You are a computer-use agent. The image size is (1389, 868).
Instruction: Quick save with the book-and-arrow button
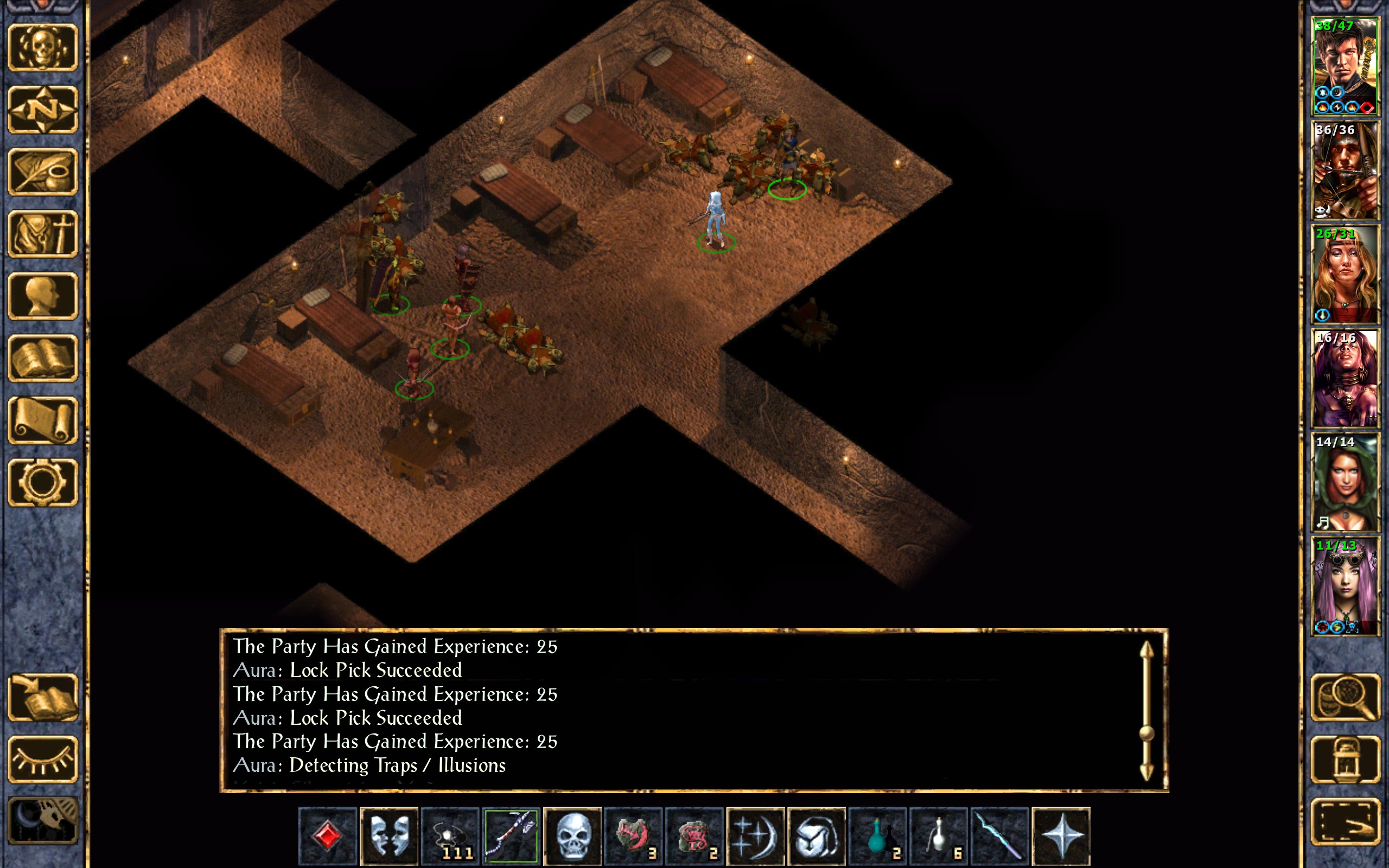[x=43, y=698]
